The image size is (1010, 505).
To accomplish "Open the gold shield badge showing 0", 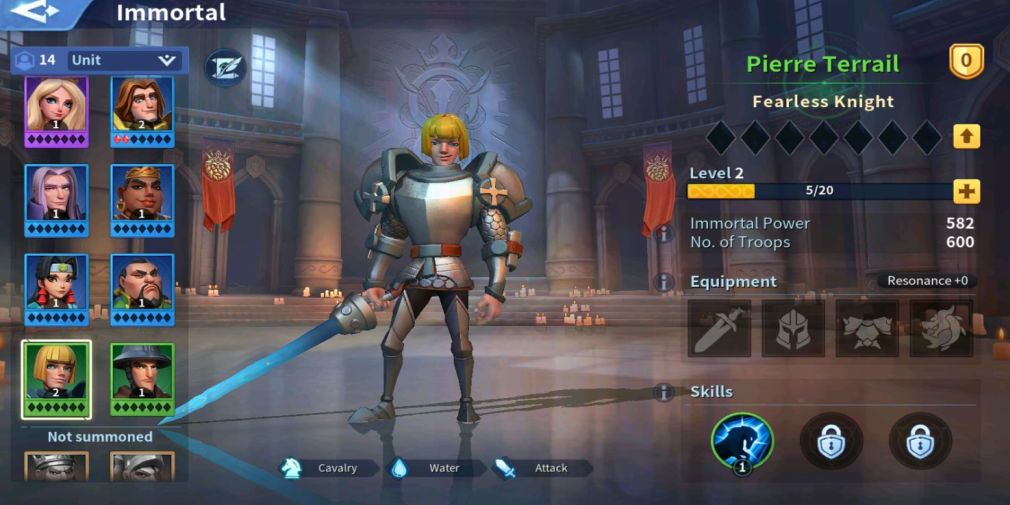I will (x=966, y=62).
